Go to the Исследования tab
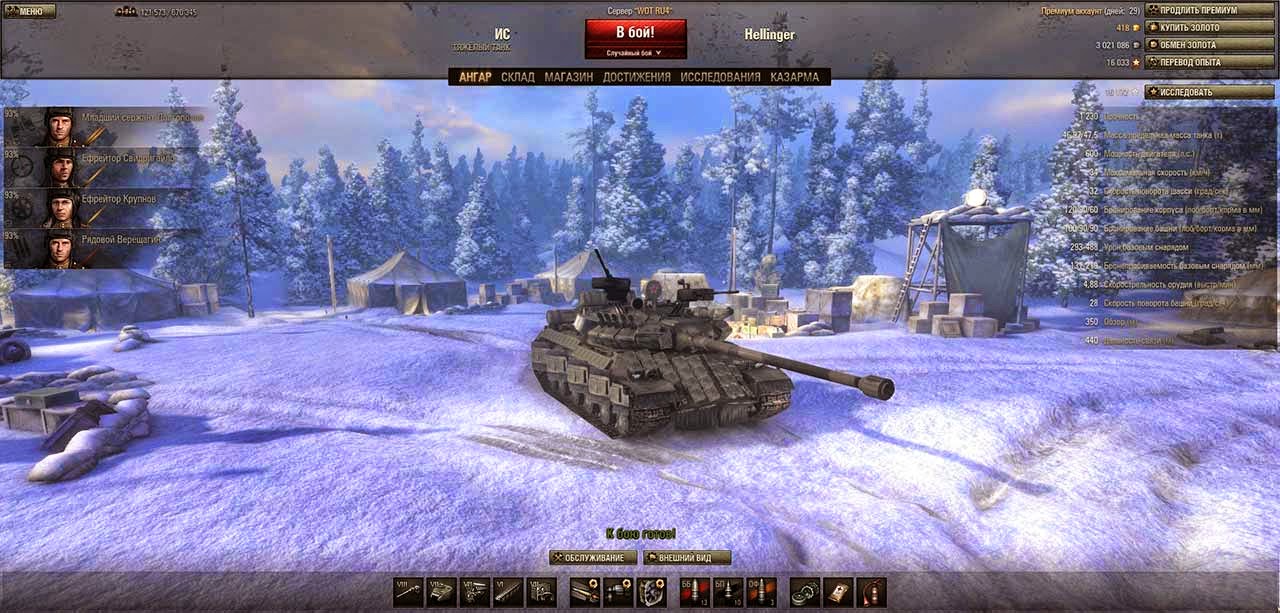 (720, 77)
